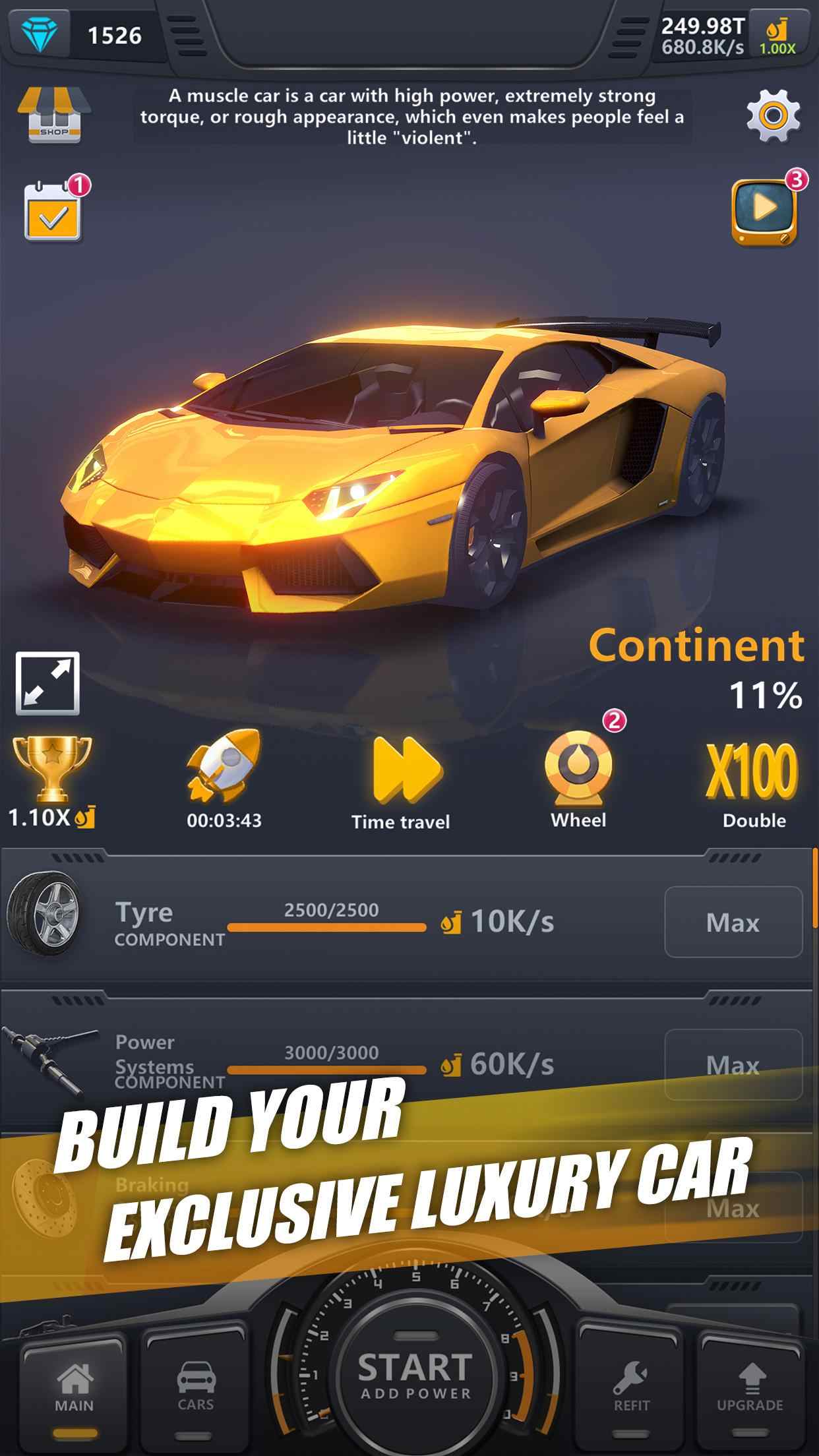Spin the Wheel
The height and width of the screenshot is (1456, 819).
click(x=578, y=778)
